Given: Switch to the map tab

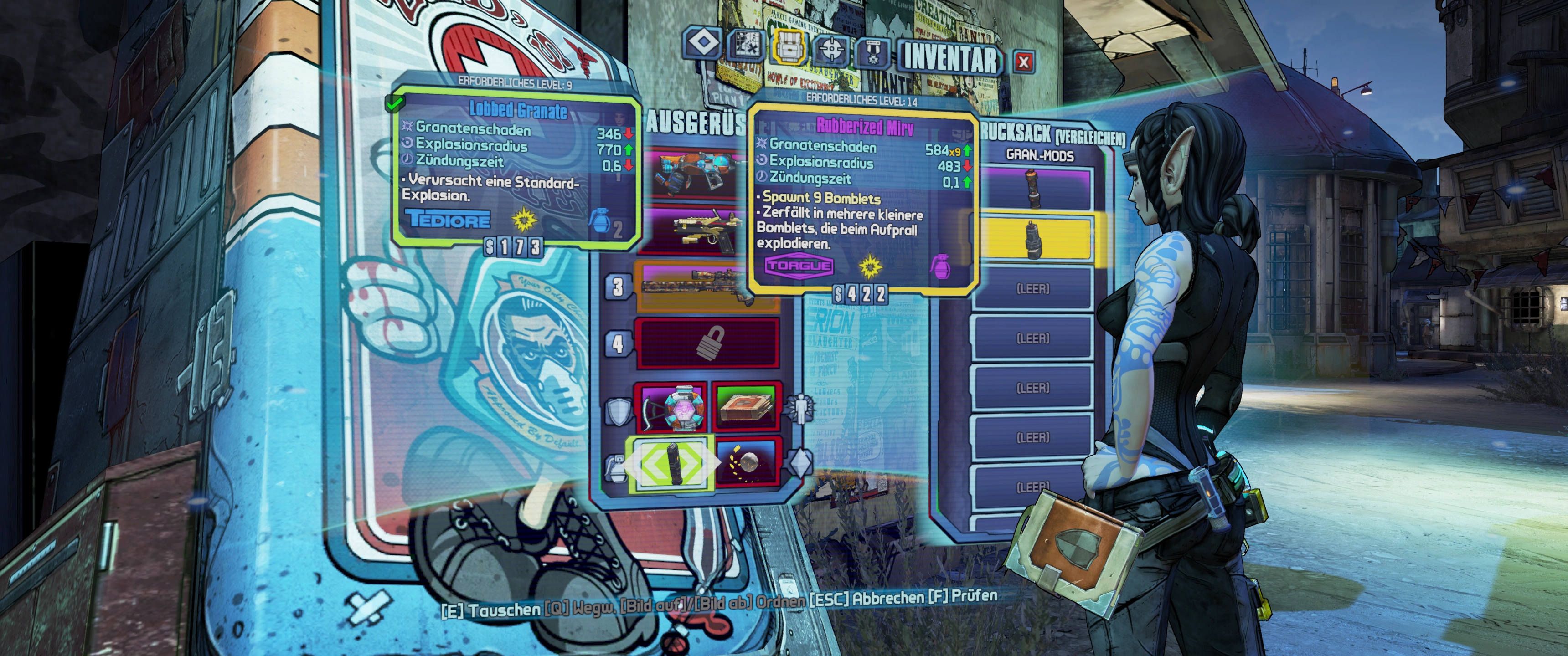Looking at the screenshot, I should 747,44.
